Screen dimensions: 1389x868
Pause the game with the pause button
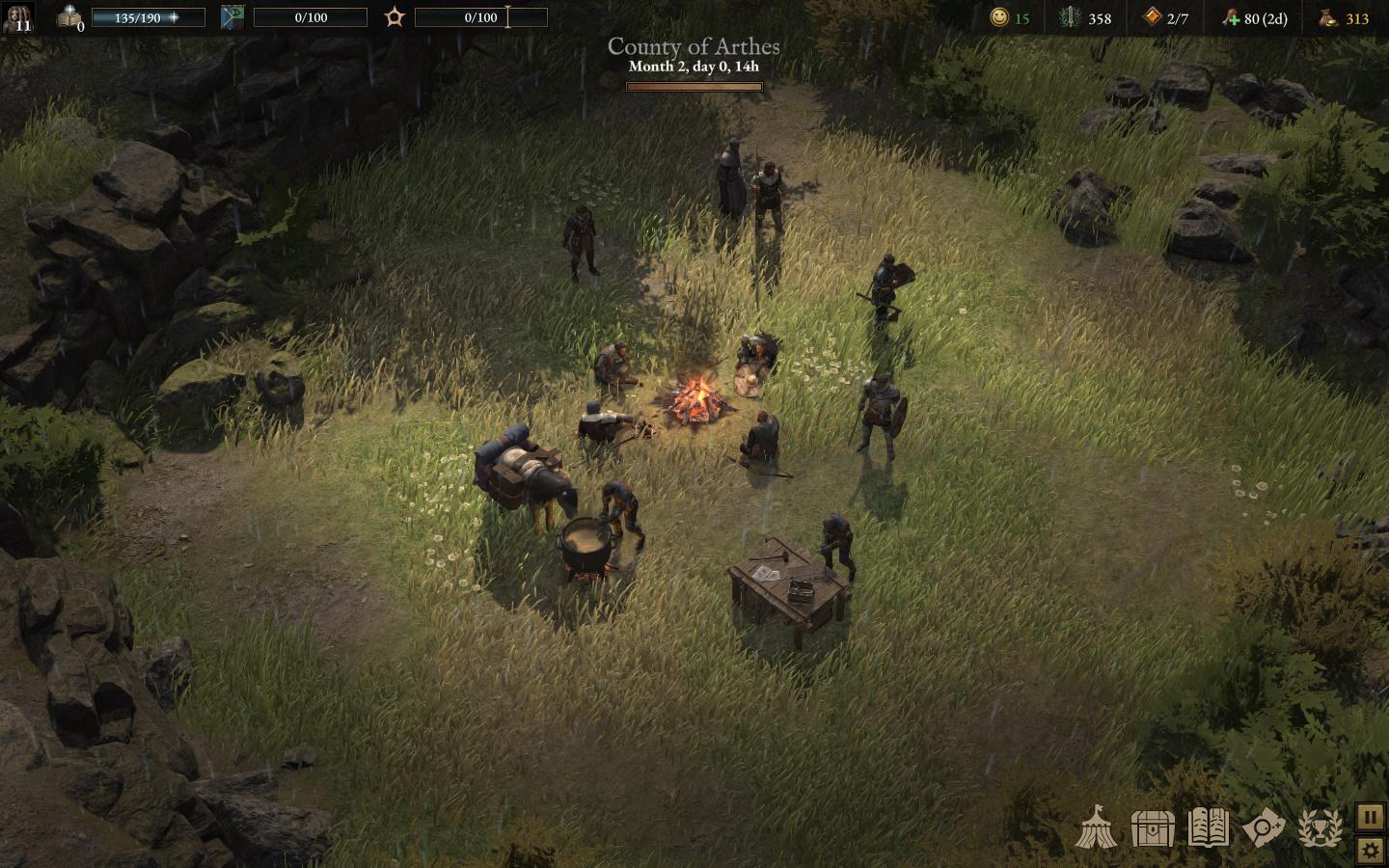click(1371, 817)
